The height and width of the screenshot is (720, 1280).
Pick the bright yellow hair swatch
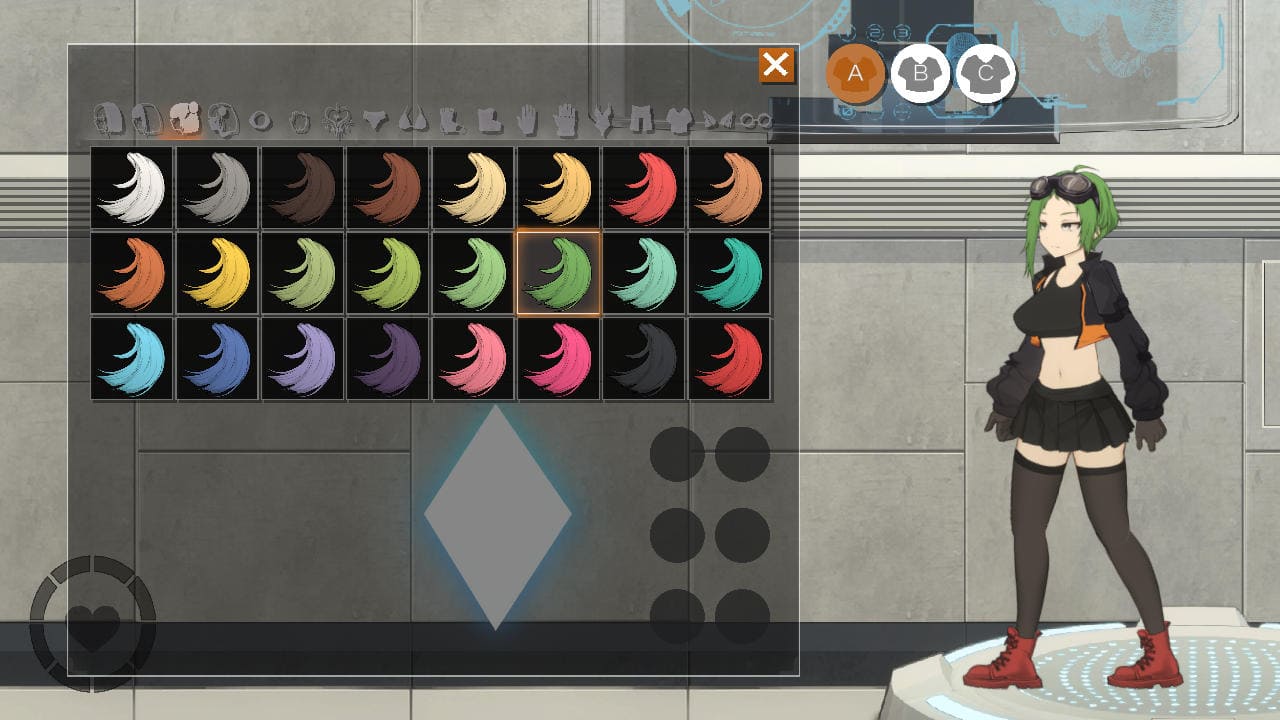click(x=218, y=273)
